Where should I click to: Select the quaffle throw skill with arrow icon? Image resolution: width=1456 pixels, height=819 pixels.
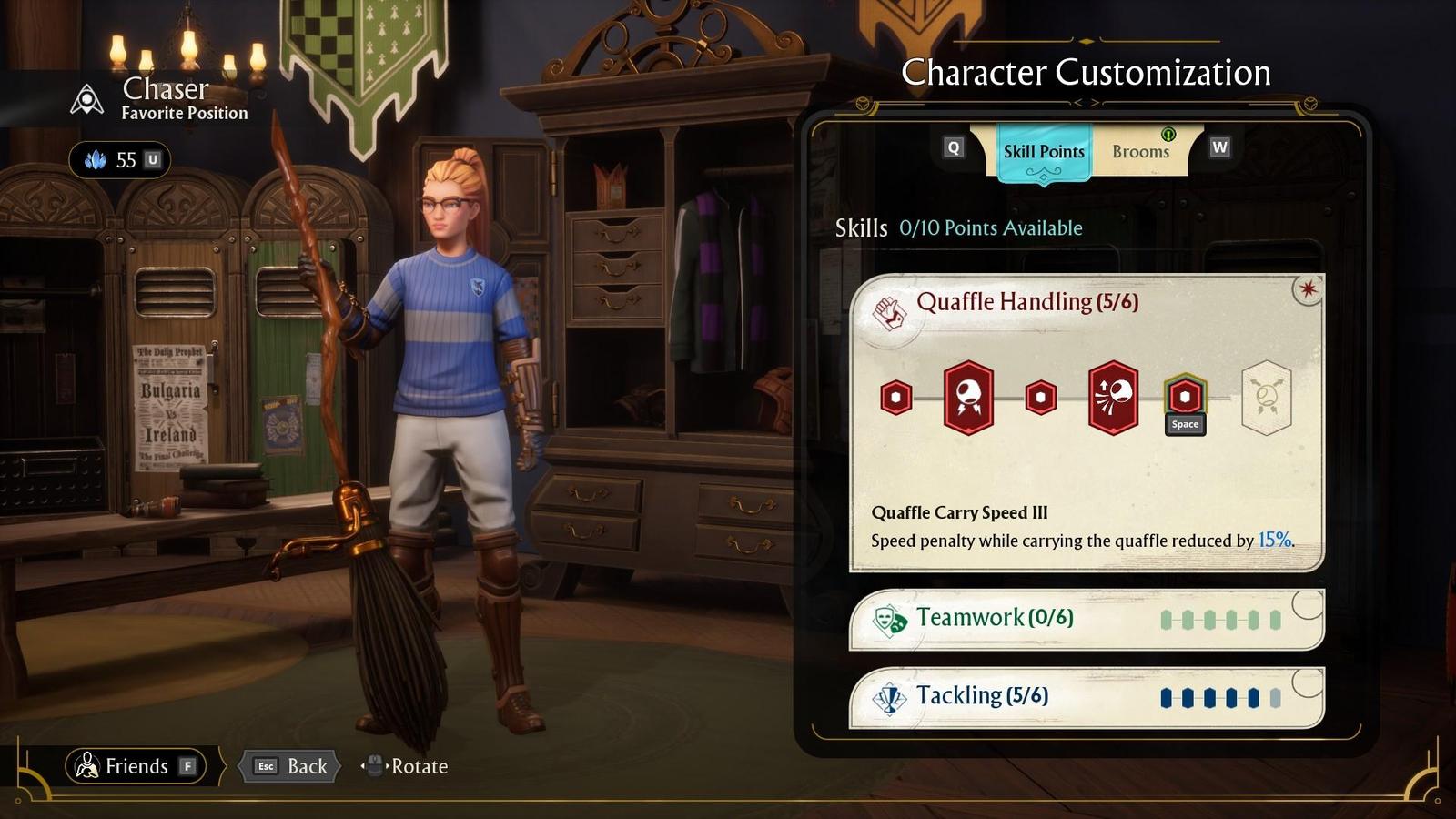(1114, 397)
